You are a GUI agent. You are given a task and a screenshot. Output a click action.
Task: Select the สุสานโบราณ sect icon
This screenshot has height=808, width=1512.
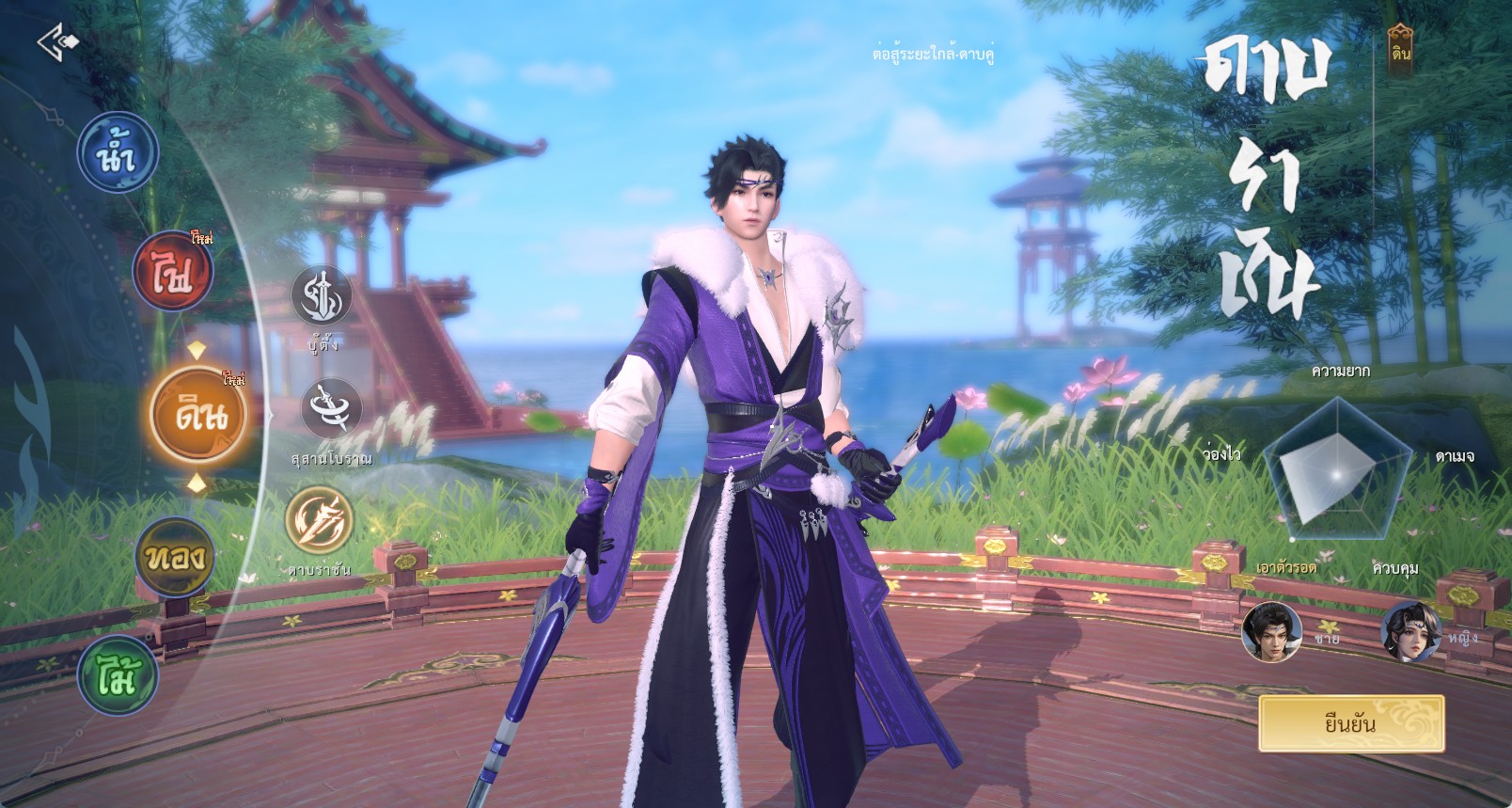(331, 409)
